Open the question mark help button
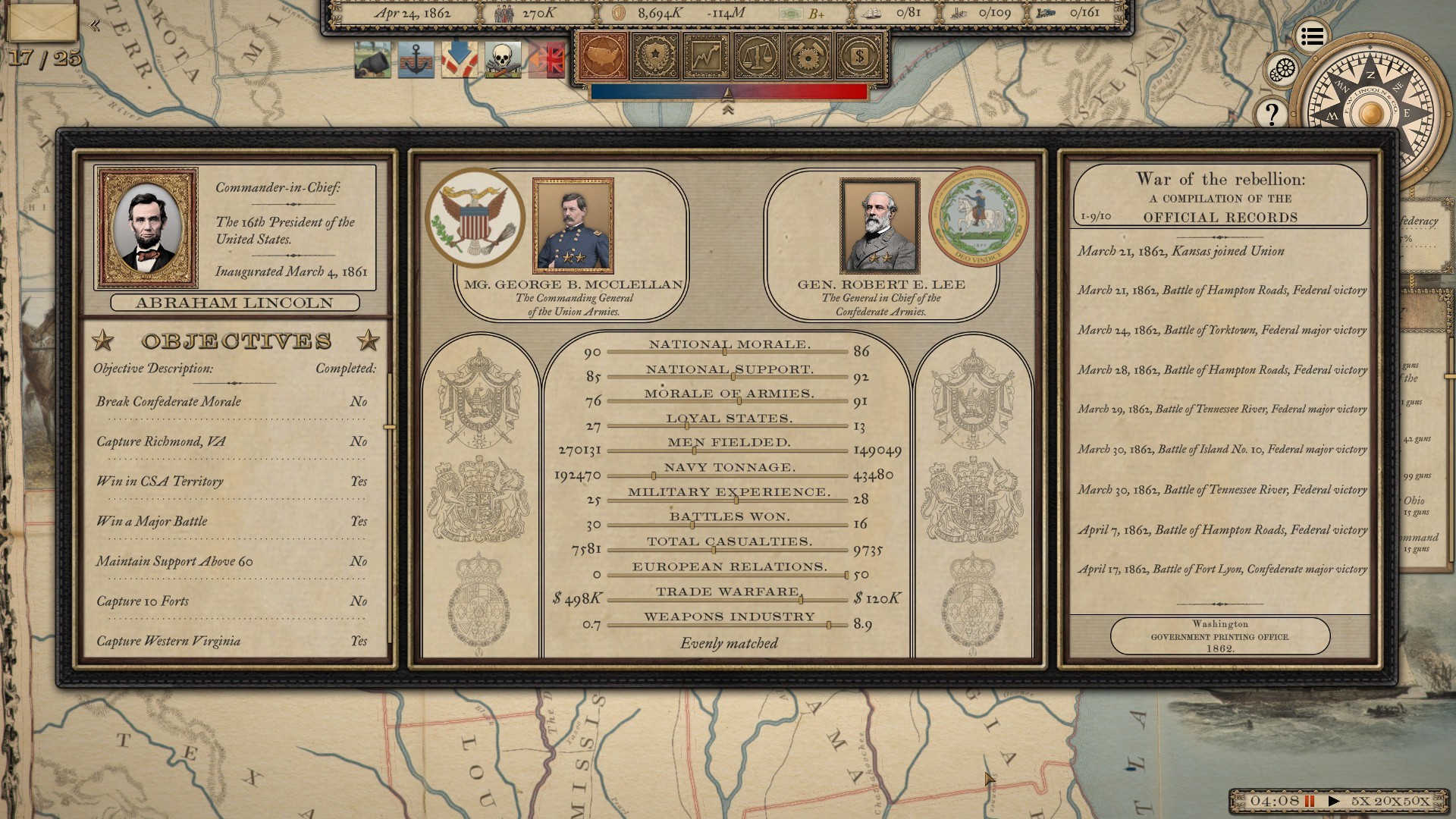The width and height of the screenshot is (1456, 819). 1272,114
